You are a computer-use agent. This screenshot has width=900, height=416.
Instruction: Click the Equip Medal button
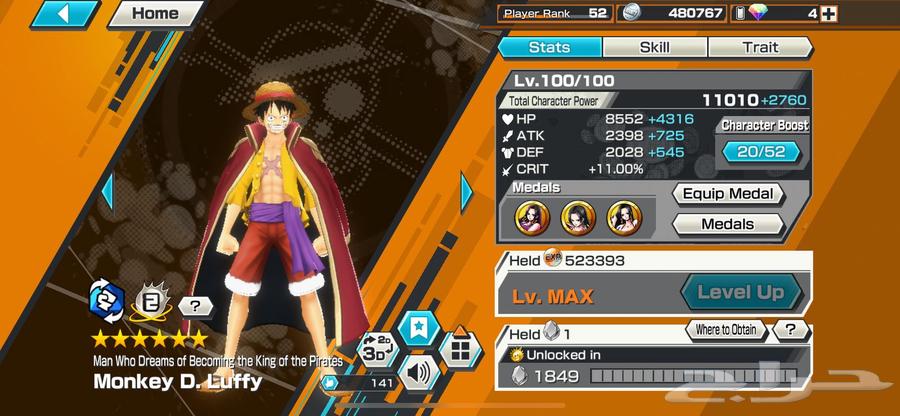coord(727,194)
